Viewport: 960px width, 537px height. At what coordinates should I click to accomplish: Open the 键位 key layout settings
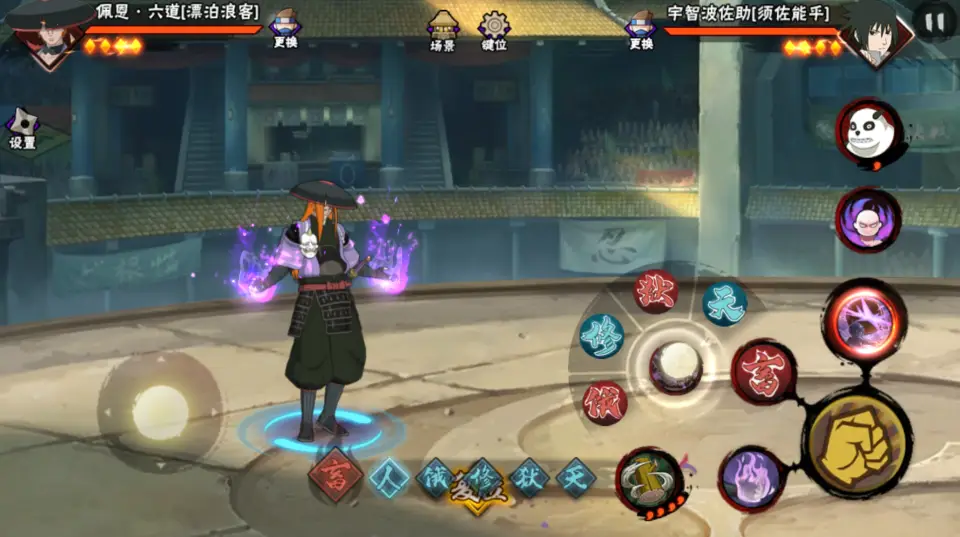tap(494, 31)
